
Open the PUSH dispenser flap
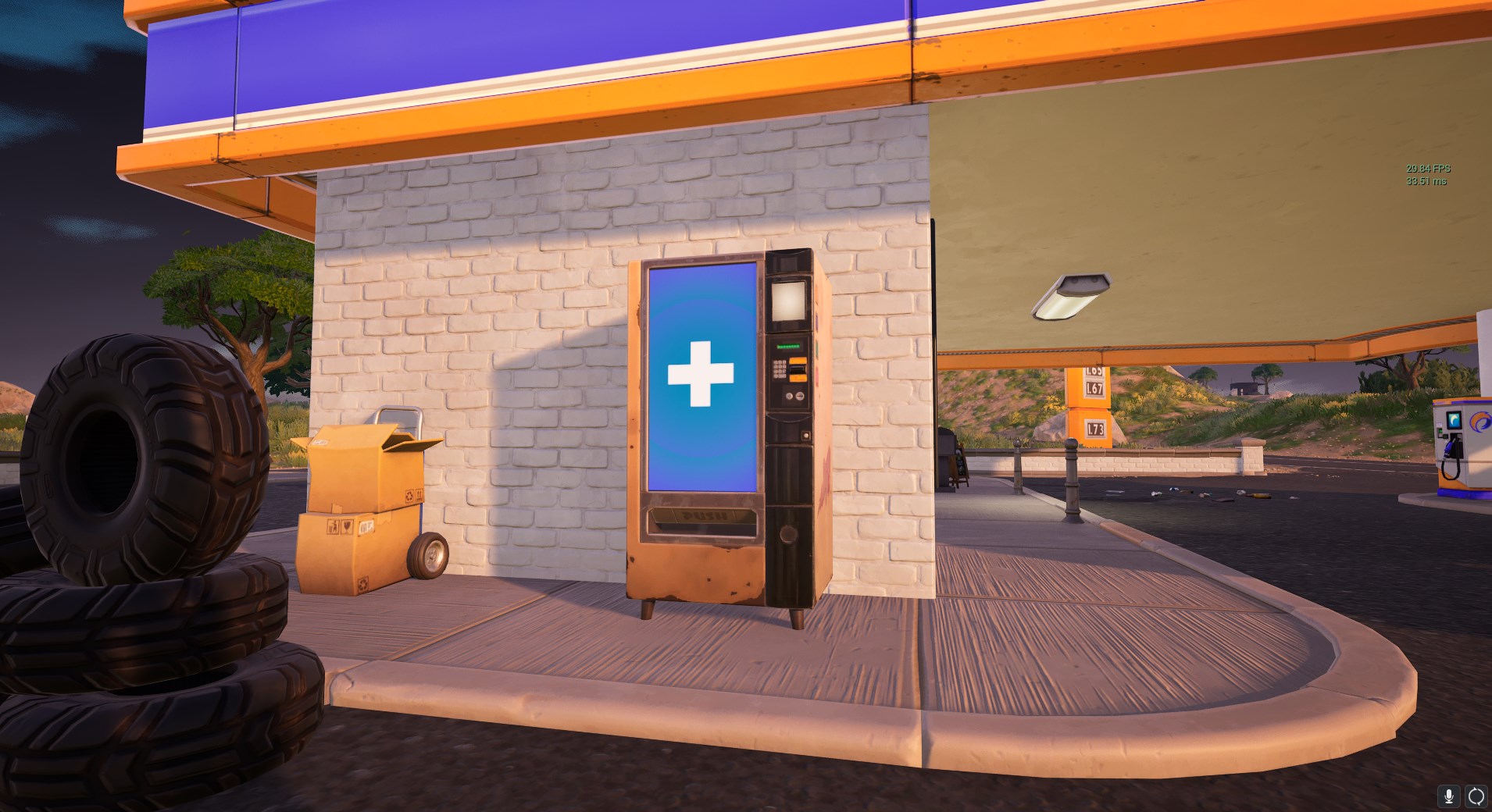point(704,517)
